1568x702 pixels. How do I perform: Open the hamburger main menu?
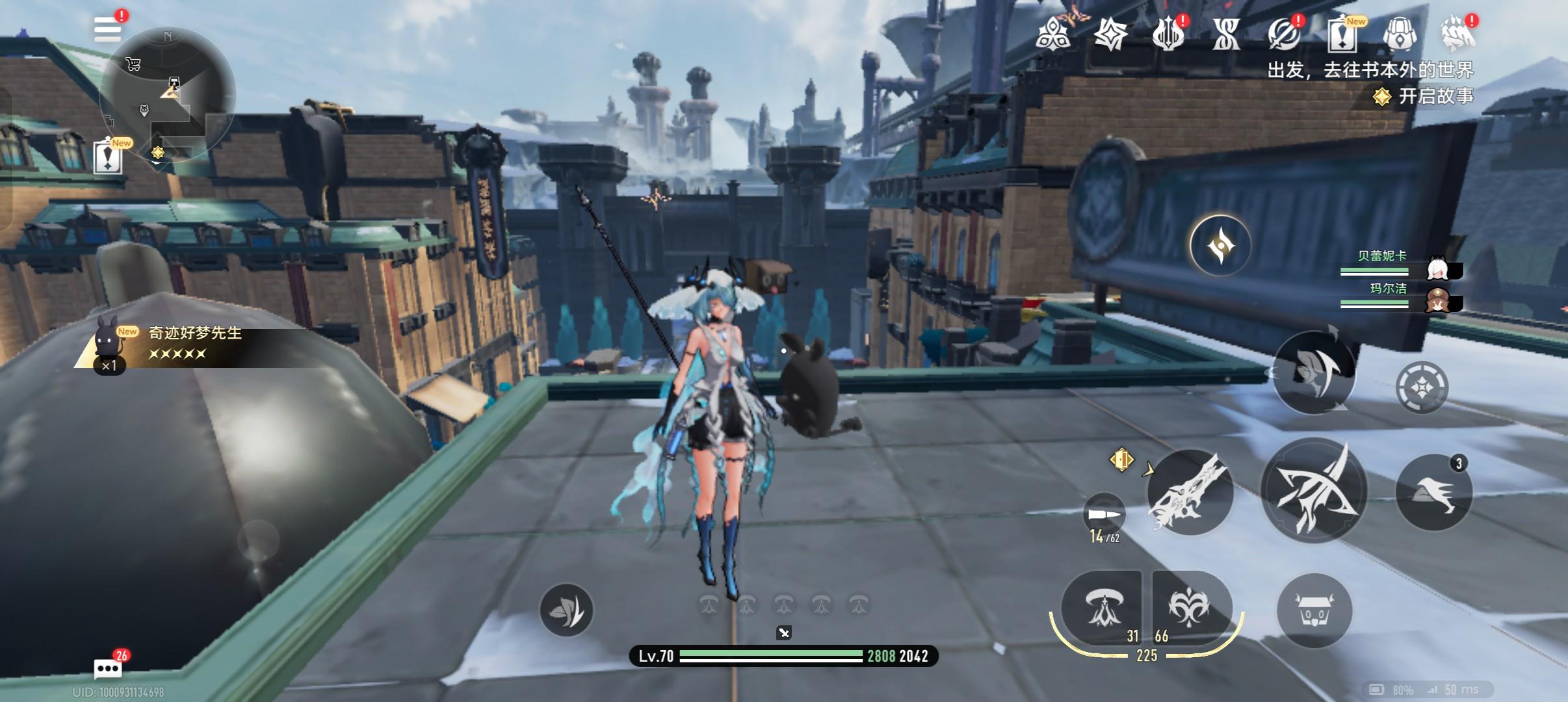click(x=107, y=29)
